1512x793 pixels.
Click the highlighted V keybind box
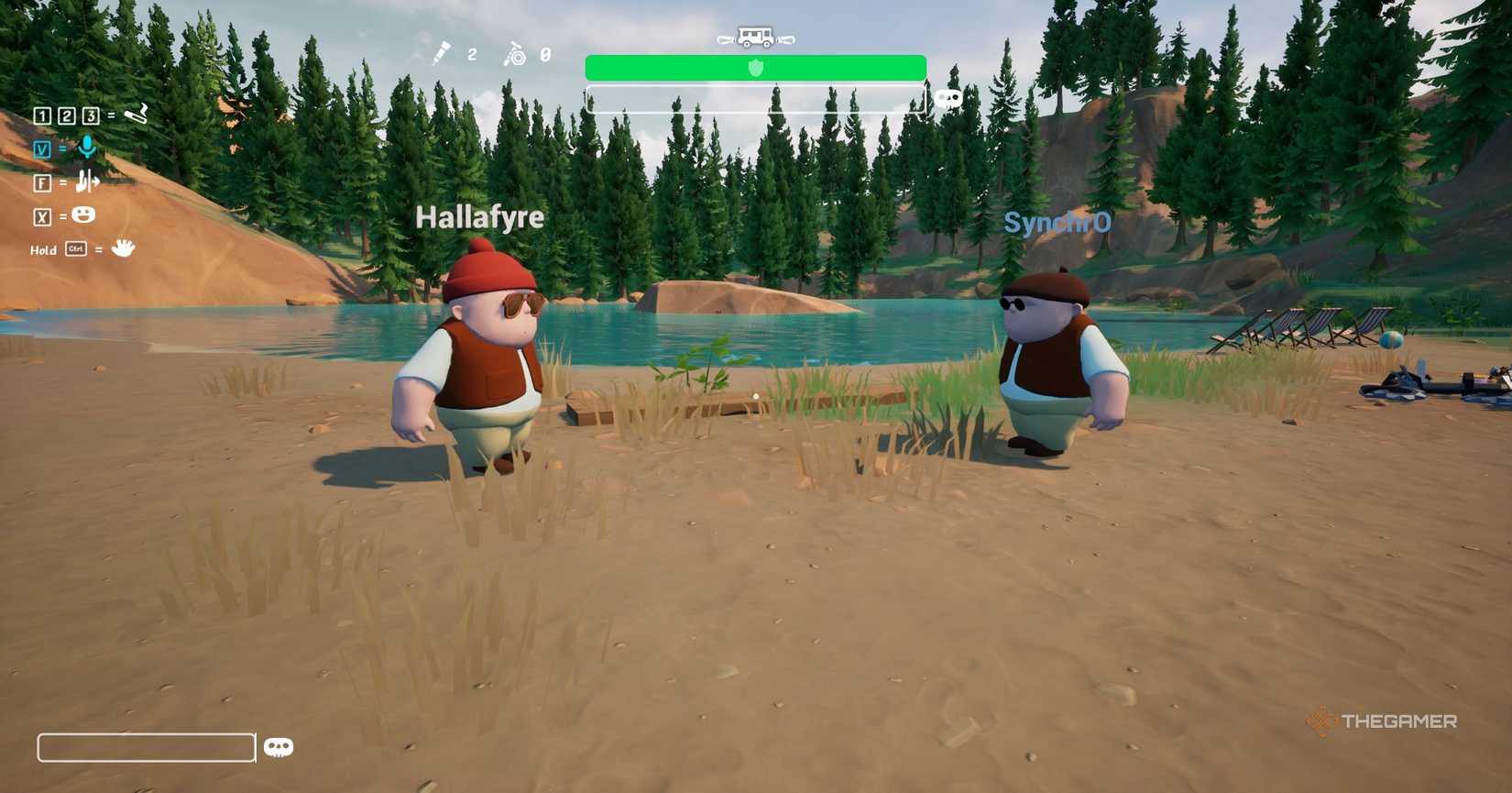tap(42, 149)
